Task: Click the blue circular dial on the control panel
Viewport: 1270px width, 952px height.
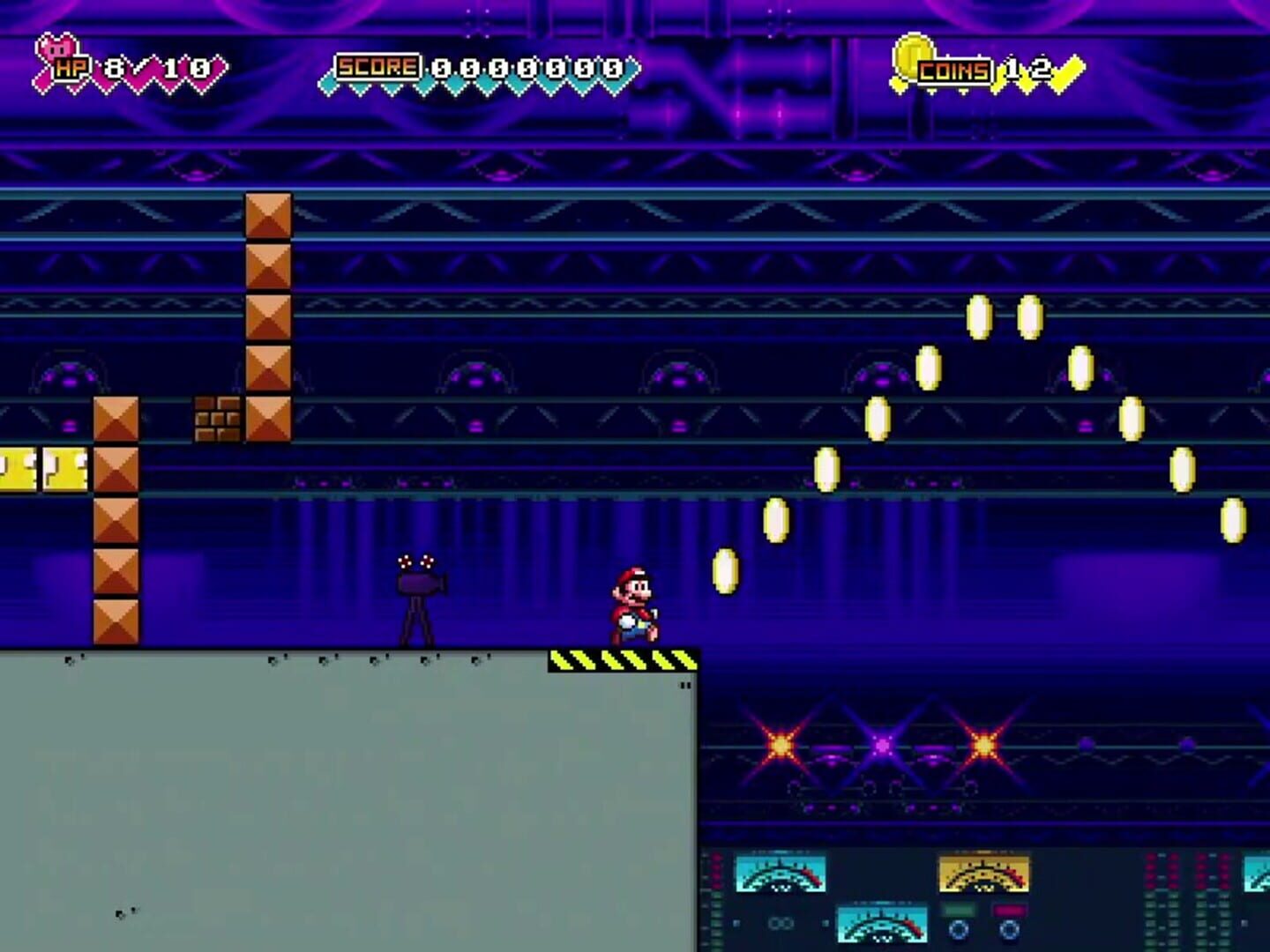Action: 960,930
